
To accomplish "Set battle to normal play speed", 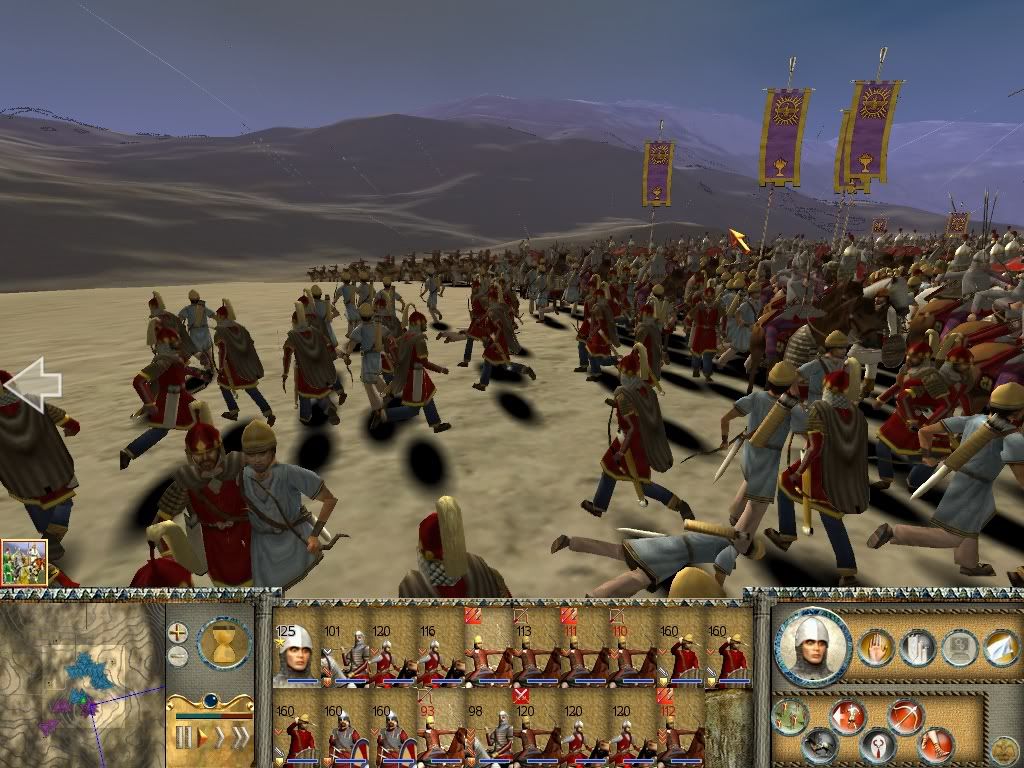I will coord(204,738).
